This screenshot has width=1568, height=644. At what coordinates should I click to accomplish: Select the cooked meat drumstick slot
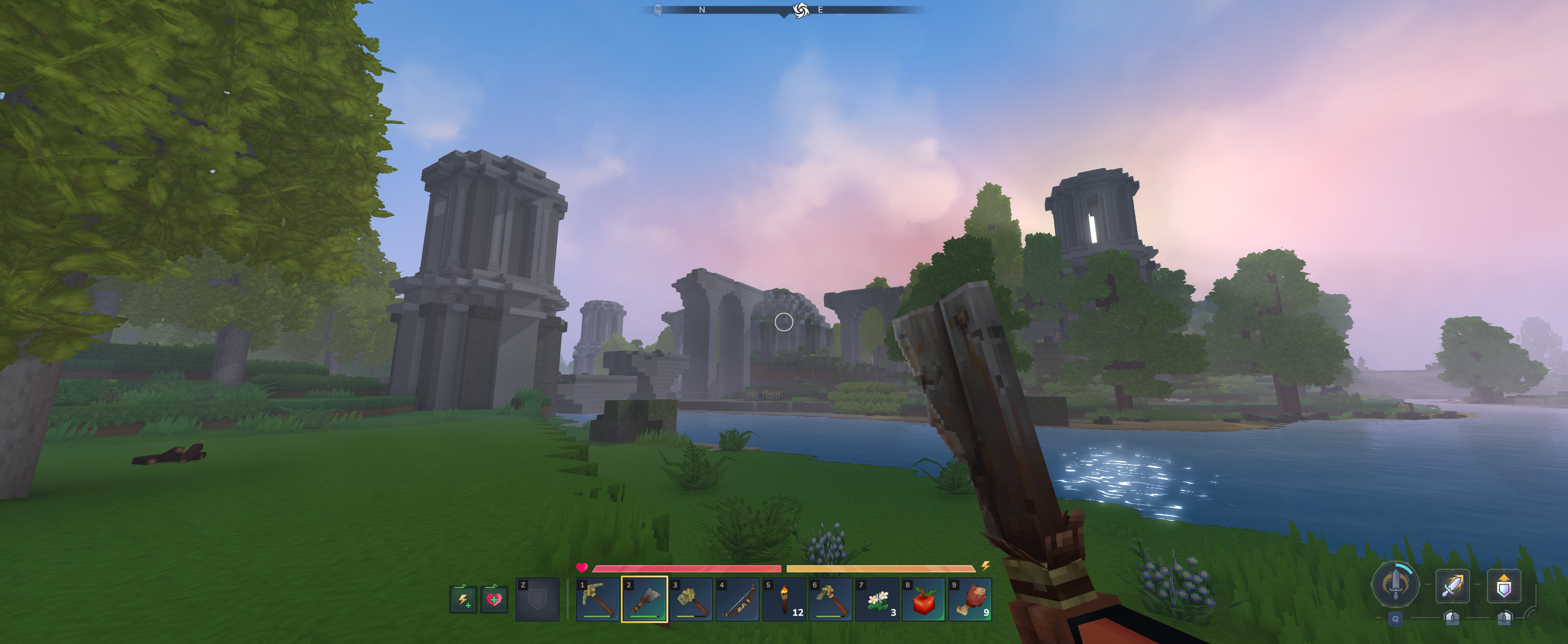click(x=970, y=599)
